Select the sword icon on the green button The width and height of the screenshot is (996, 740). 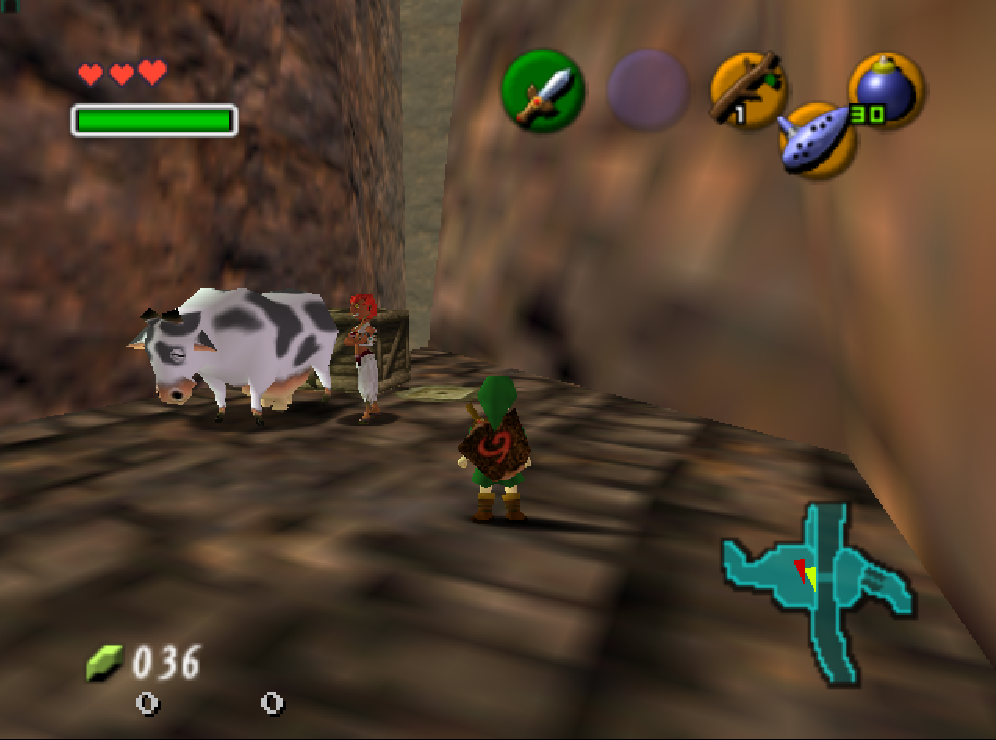coord(543,91)
